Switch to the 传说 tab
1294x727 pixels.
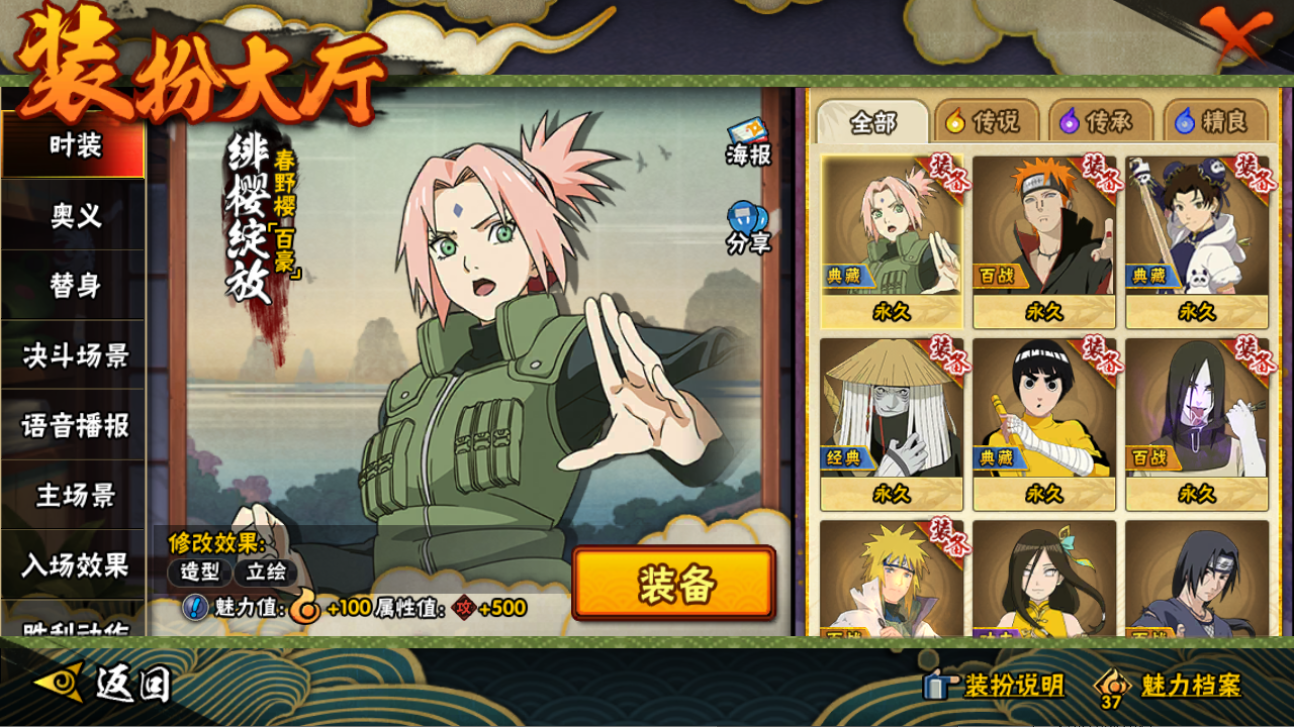[984, 122]
